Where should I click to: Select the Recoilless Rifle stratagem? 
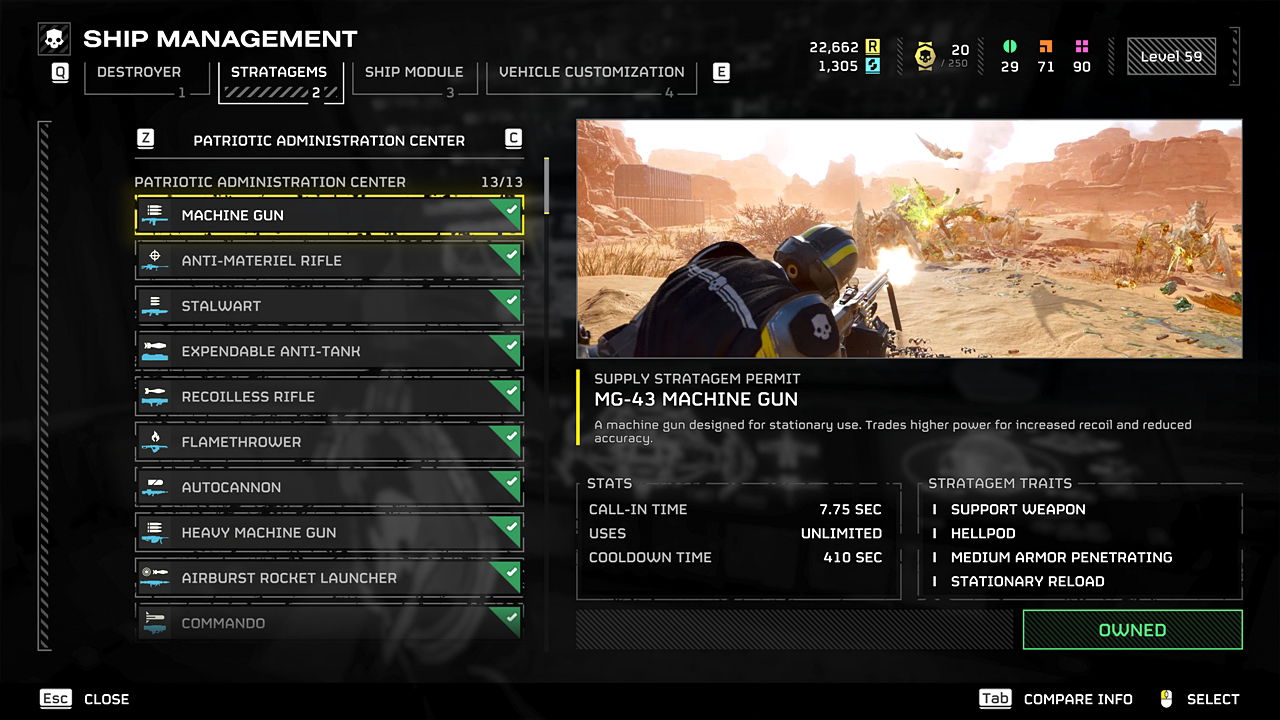click(x=329, y=397)
